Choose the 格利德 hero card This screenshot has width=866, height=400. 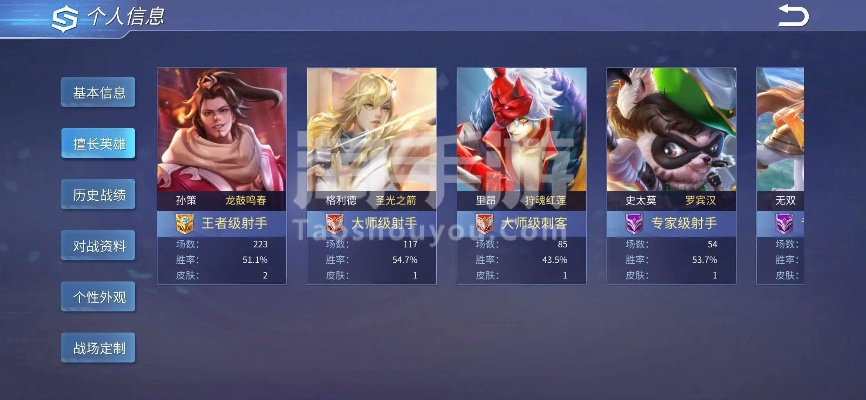pos(372,175)
